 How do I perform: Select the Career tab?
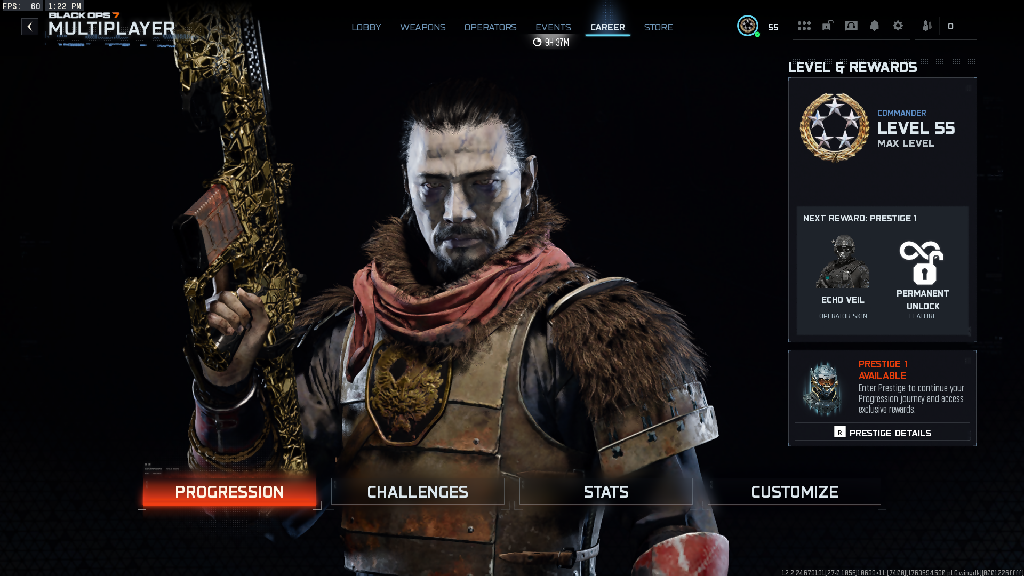pyautogui.click(x=607, y=27)
